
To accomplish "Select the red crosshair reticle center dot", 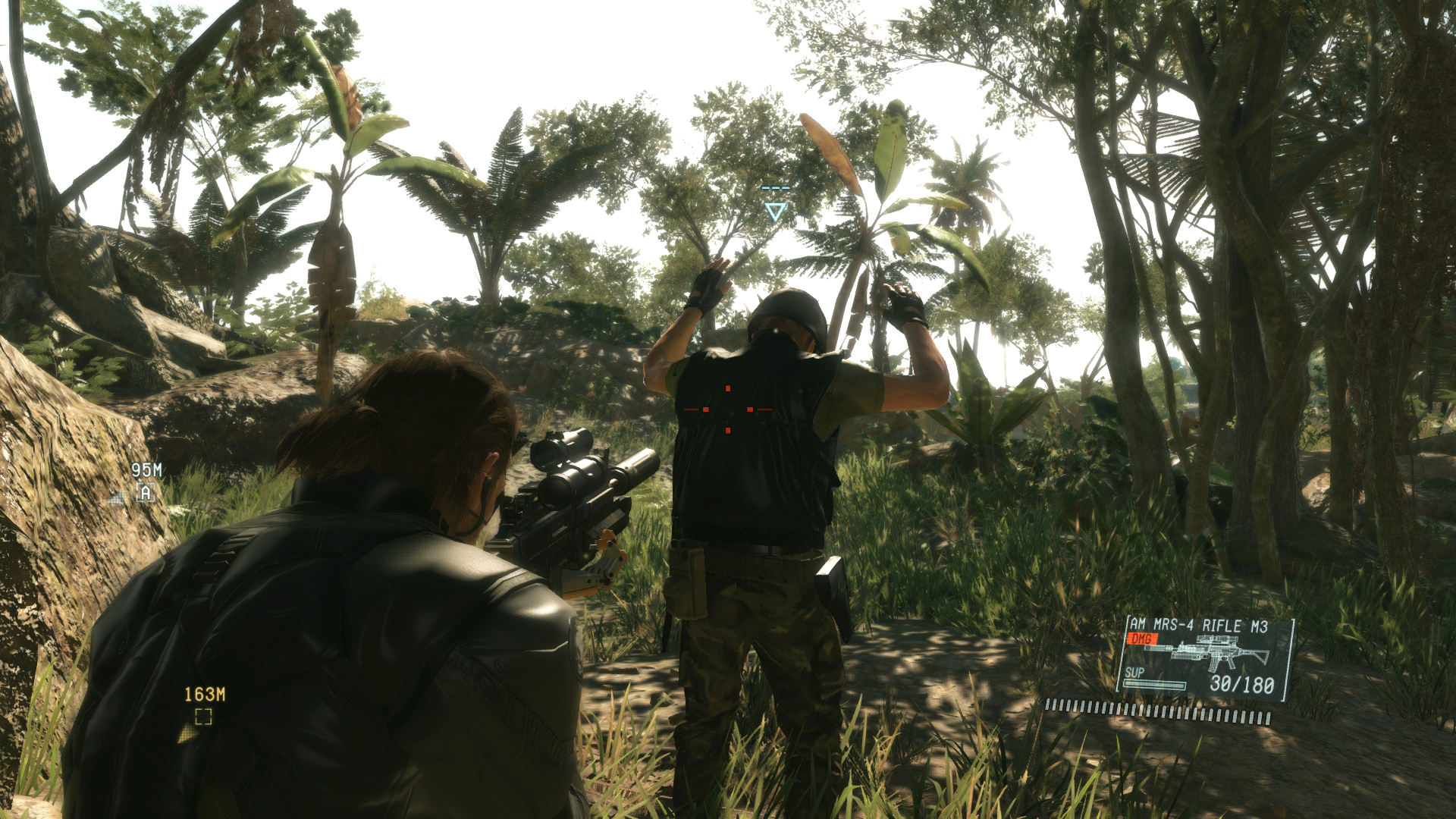I will (728, 409).
